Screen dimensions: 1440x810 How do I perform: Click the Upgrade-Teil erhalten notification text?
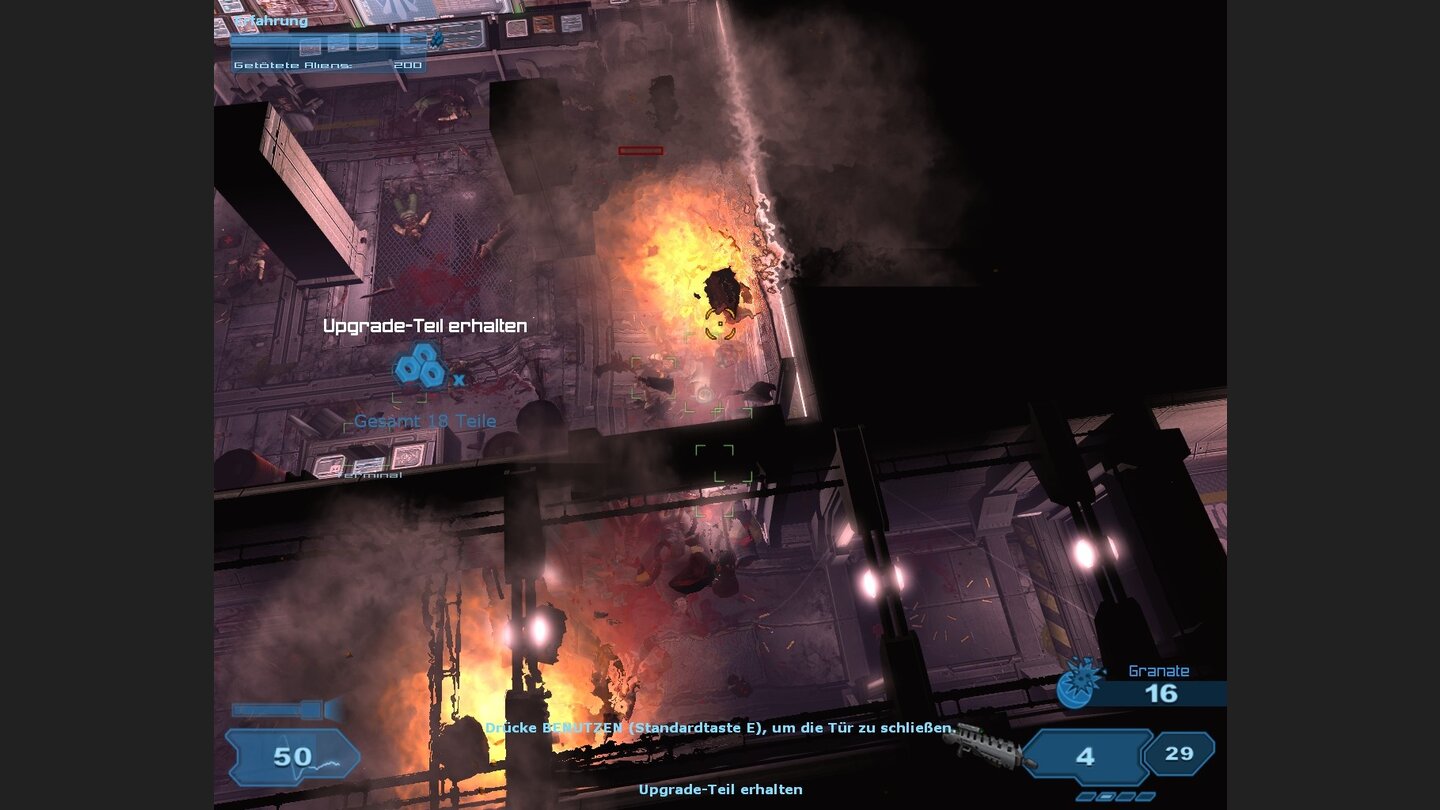(424, 326)
